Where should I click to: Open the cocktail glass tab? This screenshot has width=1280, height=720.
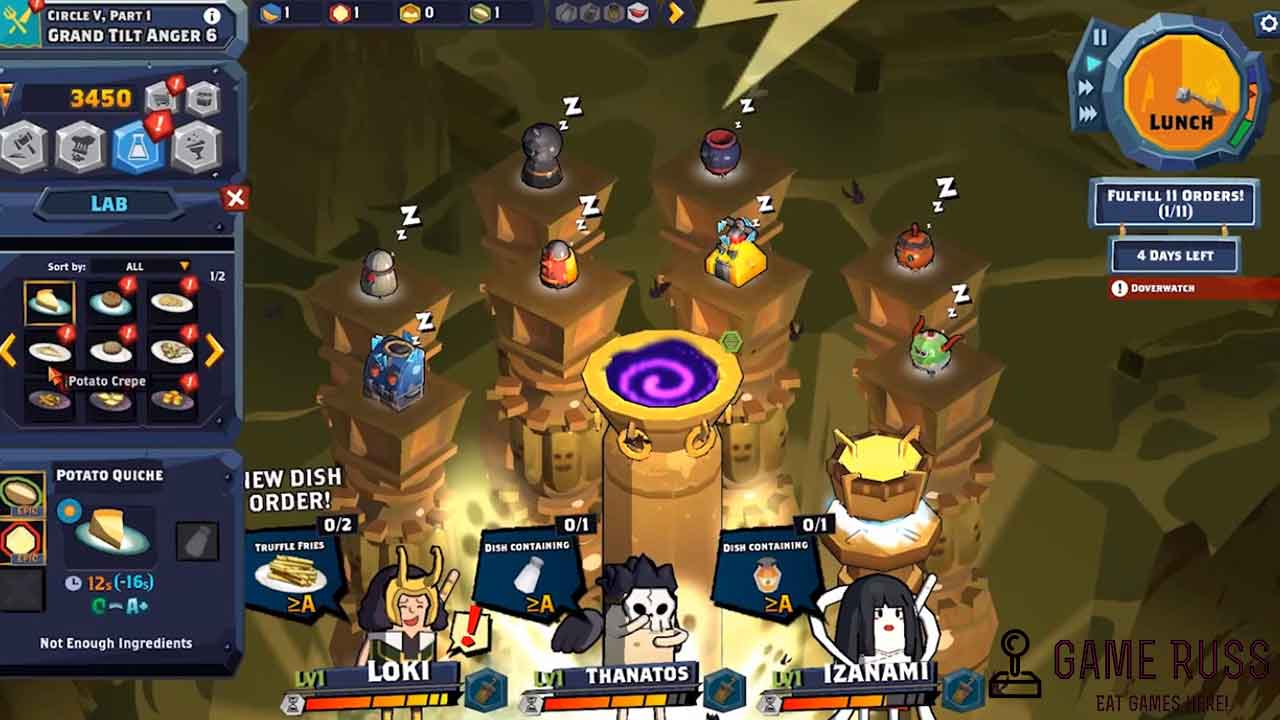(197, 148)
